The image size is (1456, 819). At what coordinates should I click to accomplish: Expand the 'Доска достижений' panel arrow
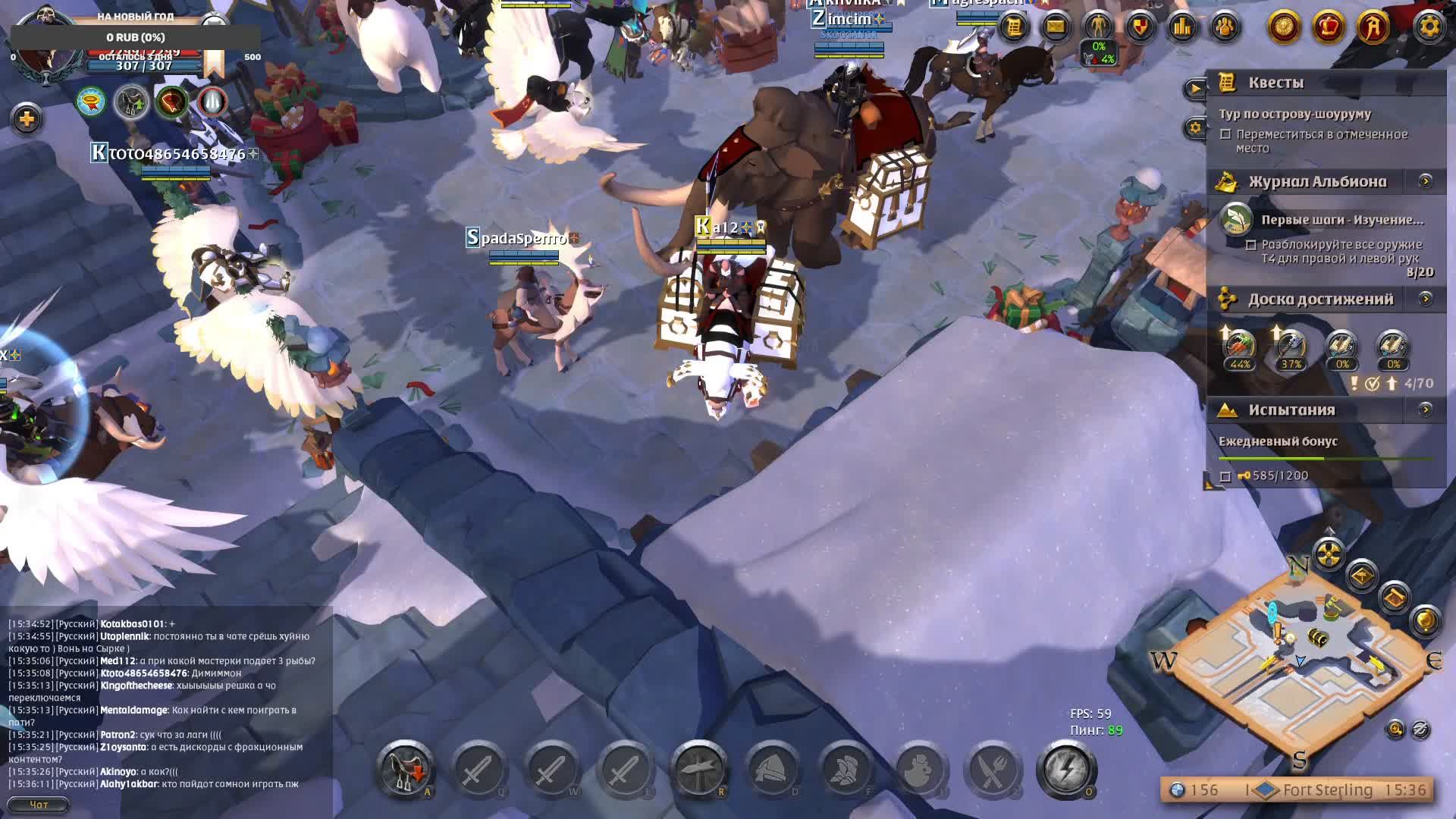1427,300
